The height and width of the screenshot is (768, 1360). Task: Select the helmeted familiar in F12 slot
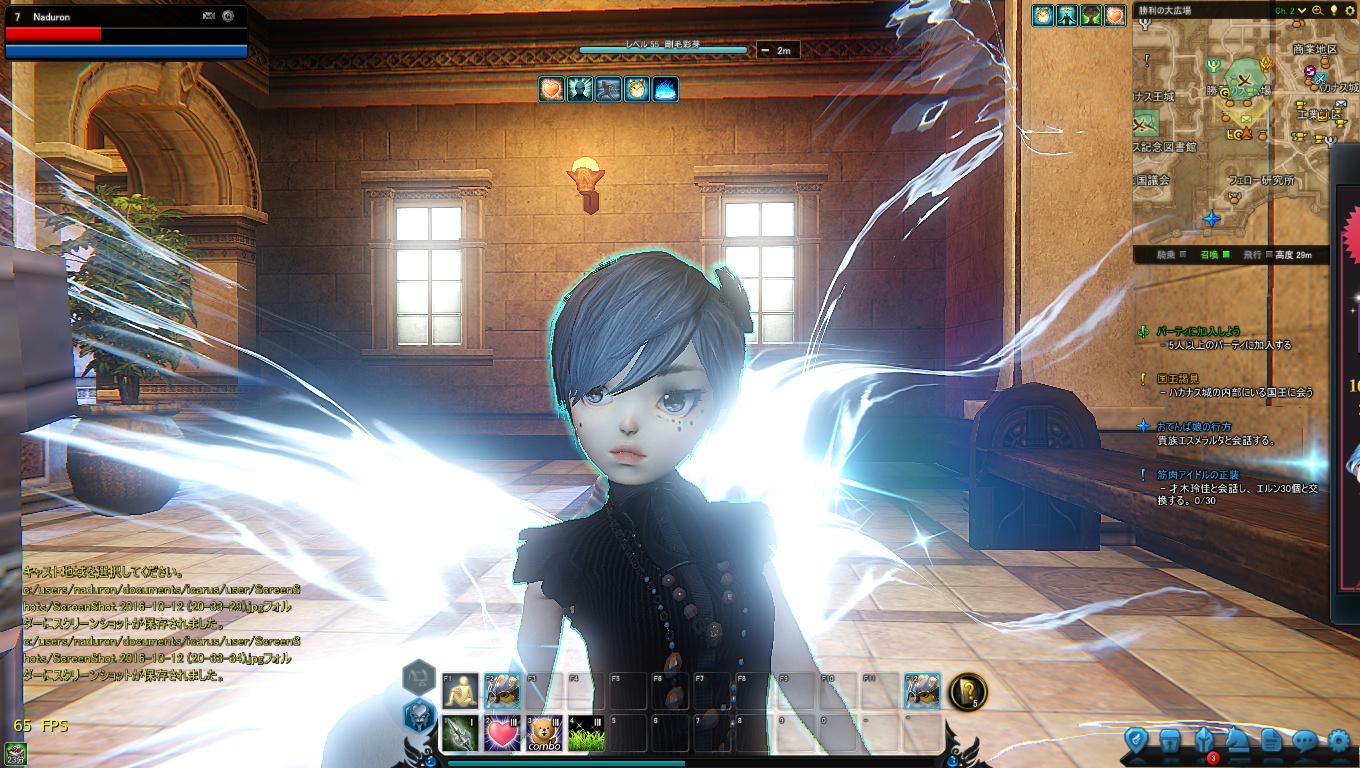pos(922,691)
